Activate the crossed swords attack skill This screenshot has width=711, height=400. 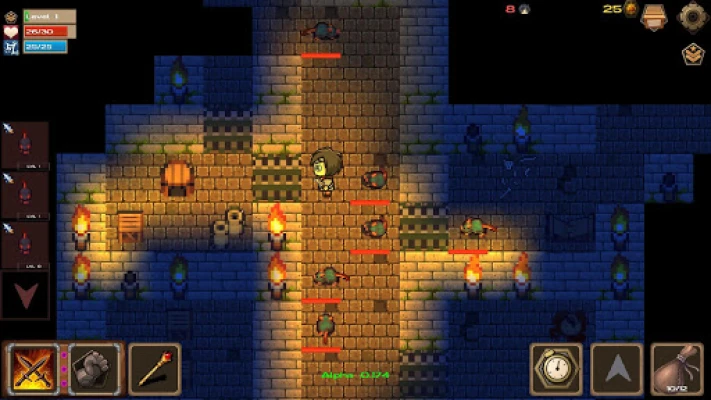point(33,368)
